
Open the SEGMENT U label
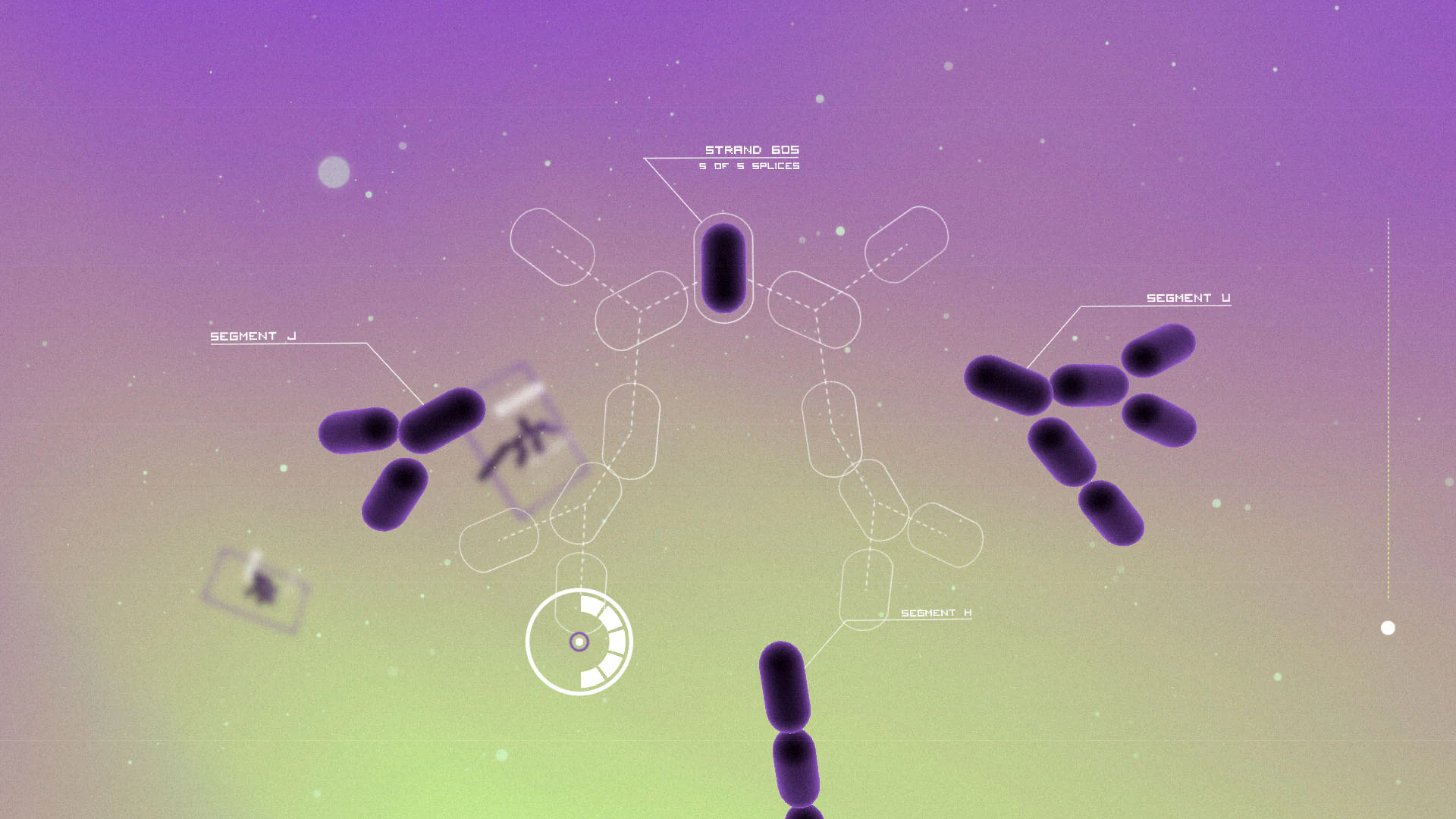tap(1189, 299)
